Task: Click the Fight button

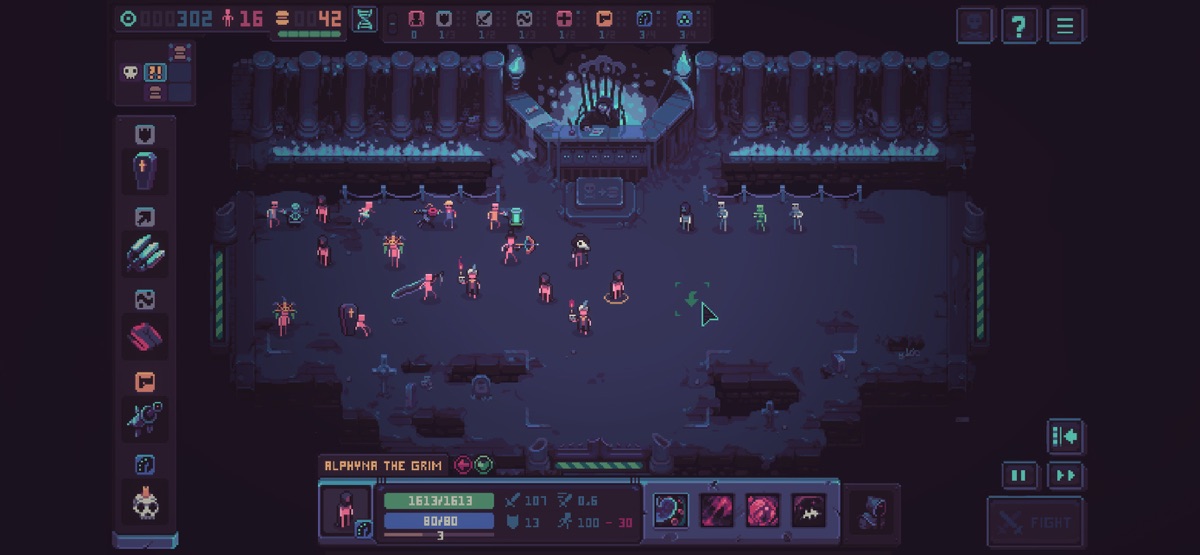Action: click(x=1035, y=521)
